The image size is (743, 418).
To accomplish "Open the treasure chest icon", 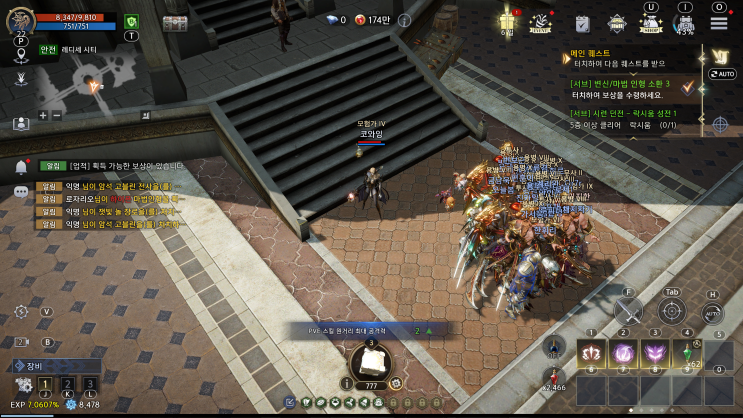I will [x=175, y=22].
